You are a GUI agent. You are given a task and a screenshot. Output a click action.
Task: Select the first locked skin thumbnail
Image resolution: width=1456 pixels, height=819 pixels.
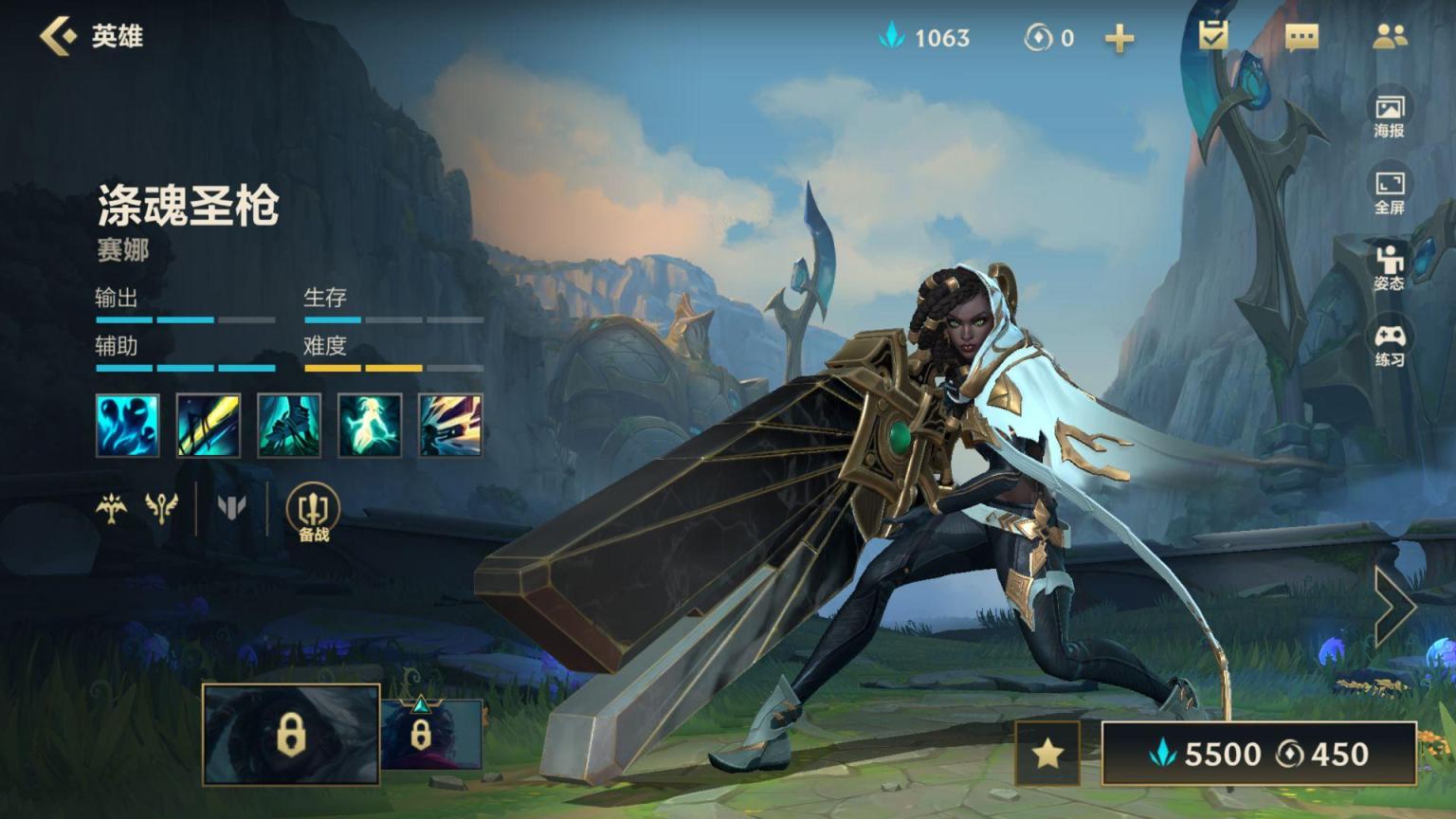click(x=291, y=735)
